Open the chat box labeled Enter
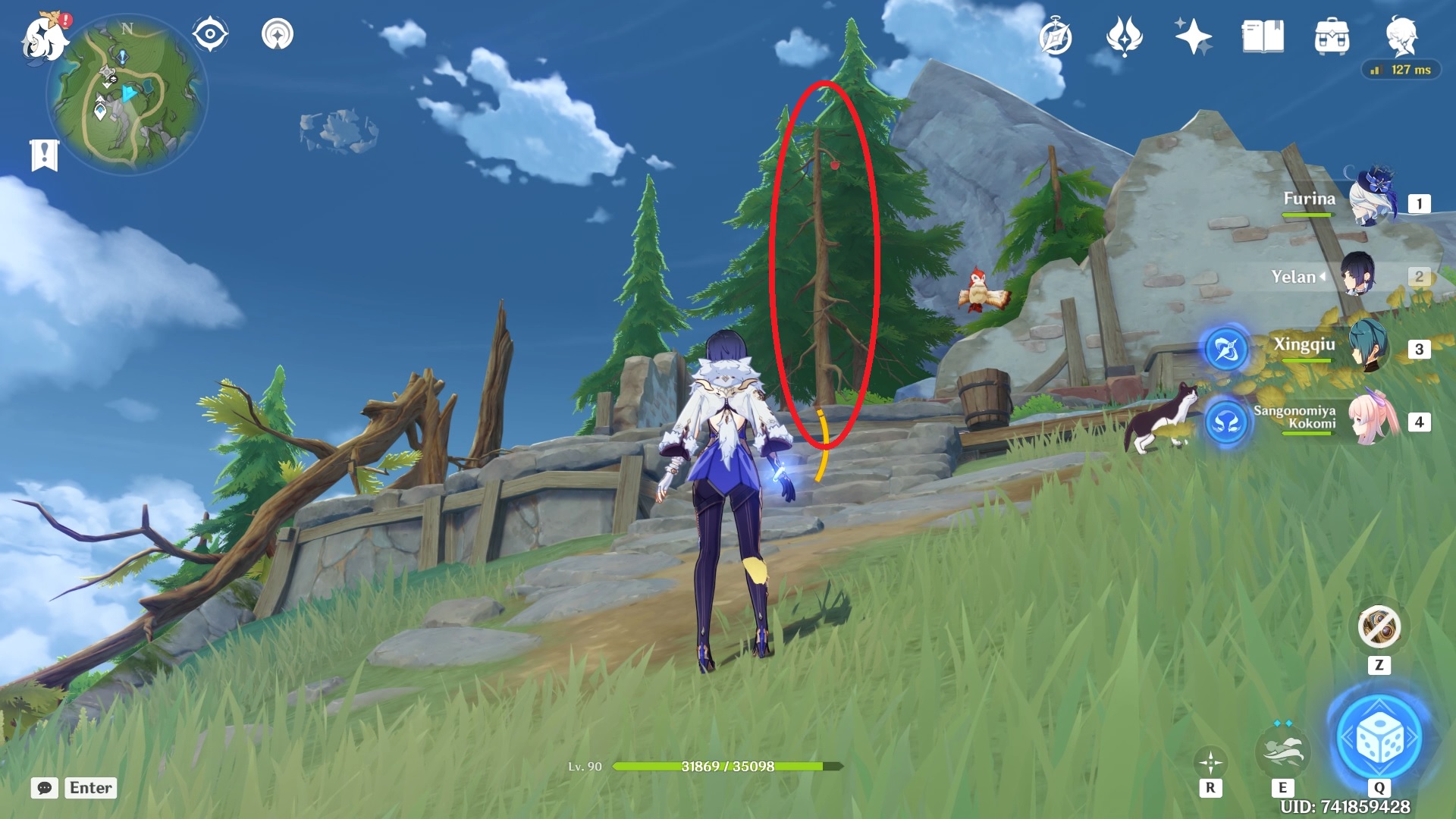Viewport: 1456px width, 819px height. click(x=74, y=788)
